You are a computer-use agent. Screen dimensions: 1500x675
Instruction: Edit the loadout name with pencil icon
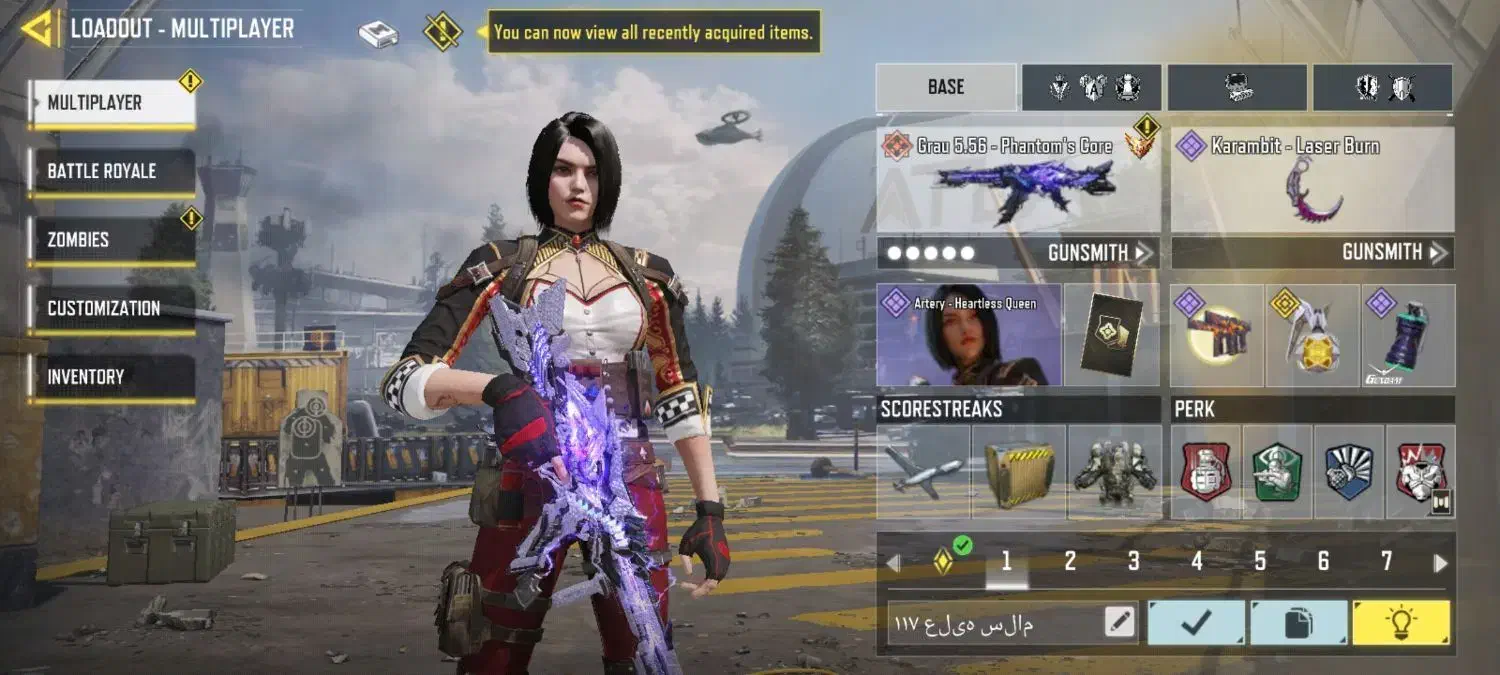pos(1120,623)
